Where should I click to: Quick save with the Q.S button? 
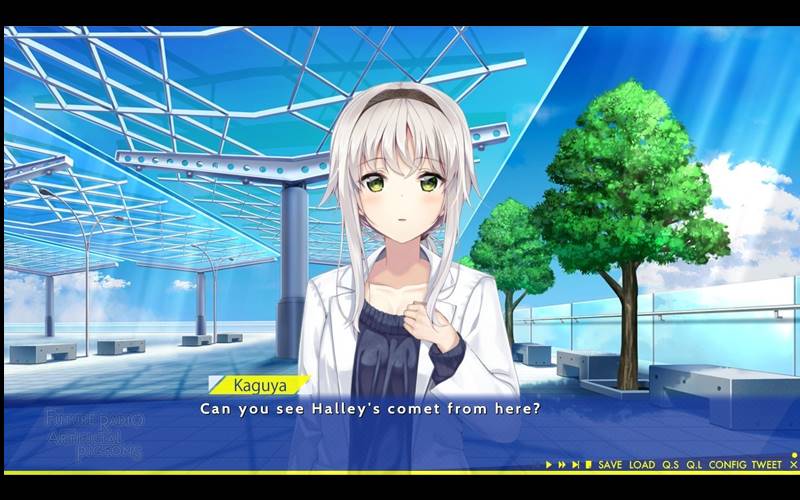coord(670,465)
